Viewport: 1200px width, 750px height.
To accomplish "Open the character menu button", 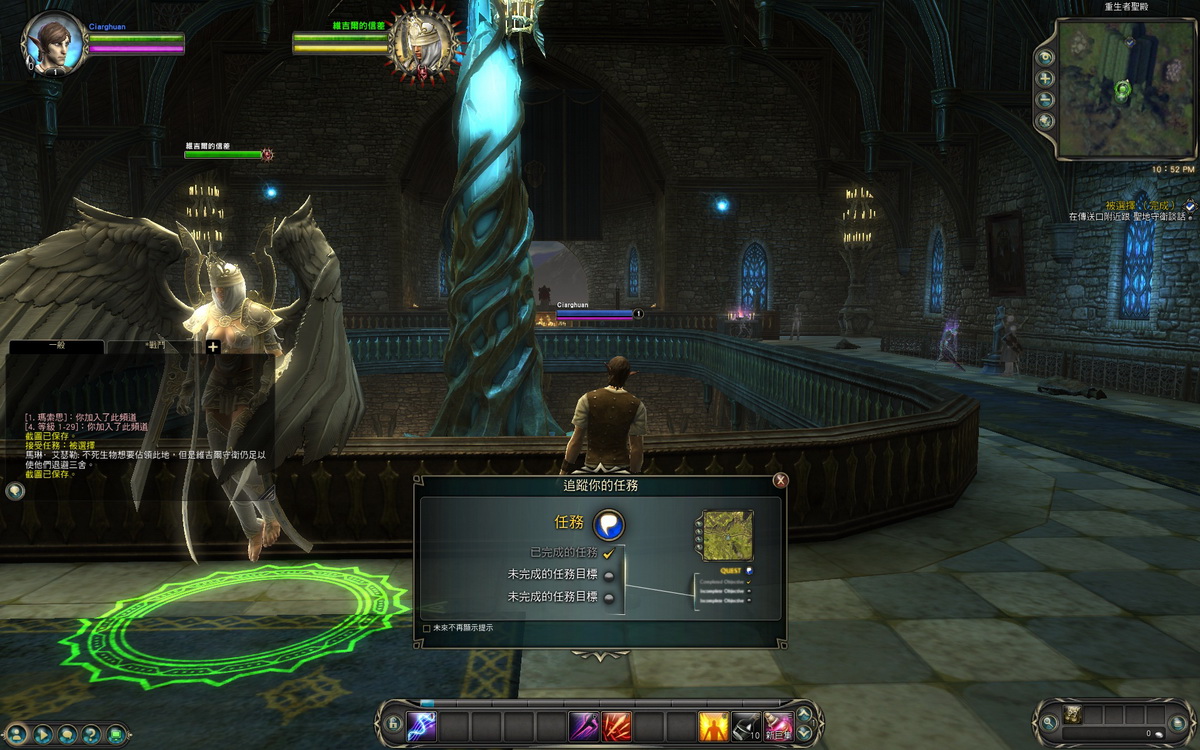I will click(x=17, y=734).
